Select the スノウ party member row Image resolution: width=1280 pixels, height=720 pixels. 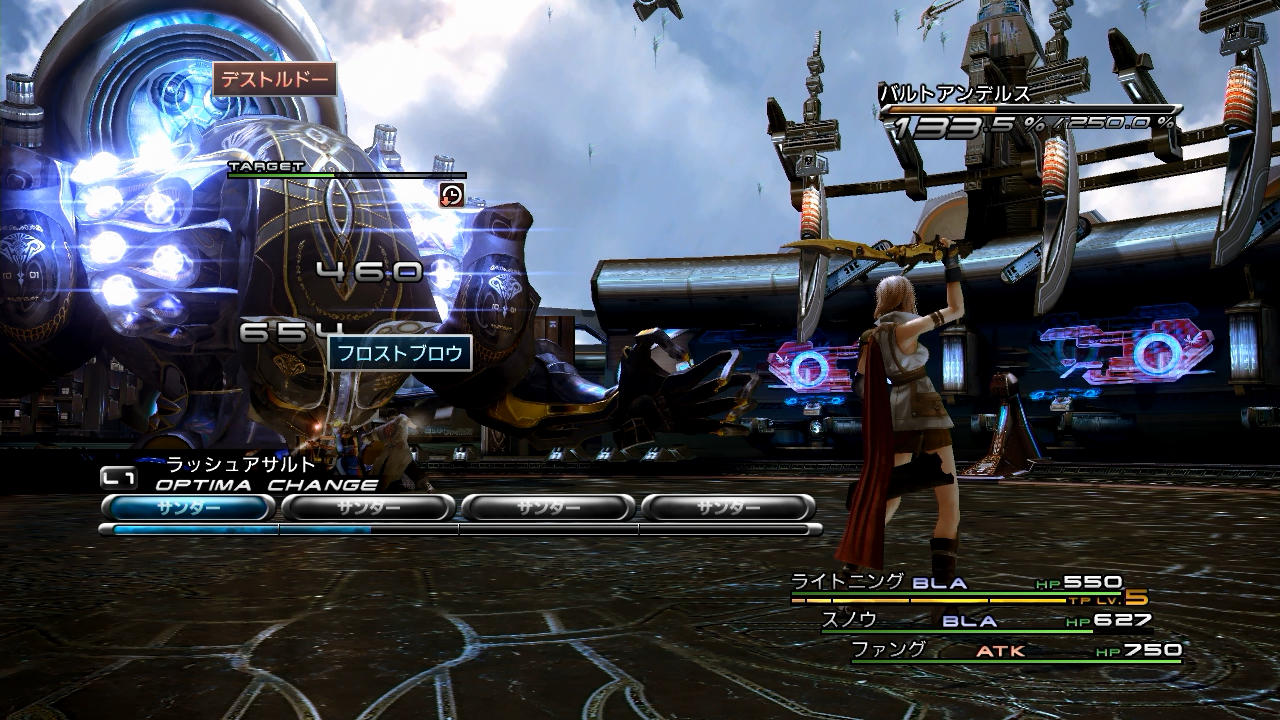coord(849,620)
